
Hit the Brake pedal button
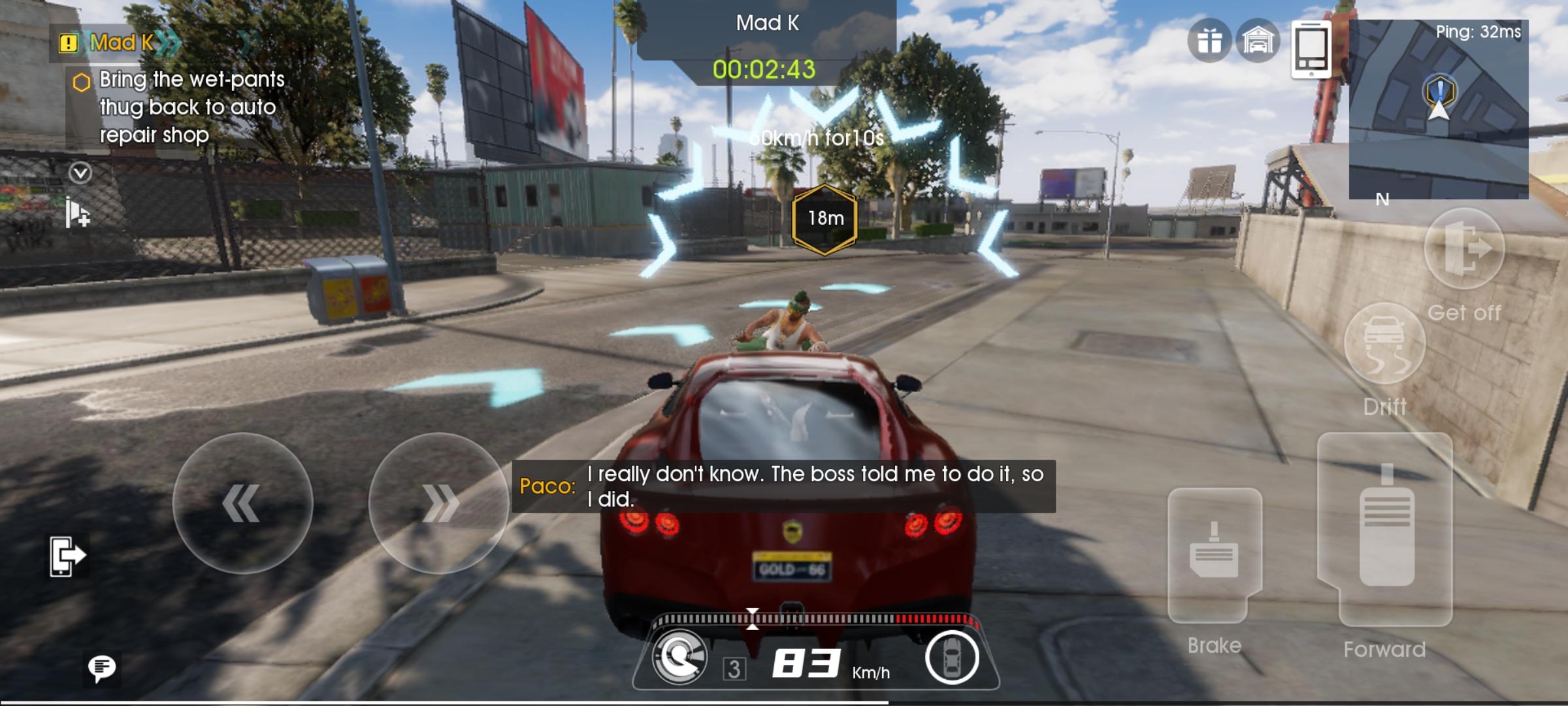(1215, 554)
